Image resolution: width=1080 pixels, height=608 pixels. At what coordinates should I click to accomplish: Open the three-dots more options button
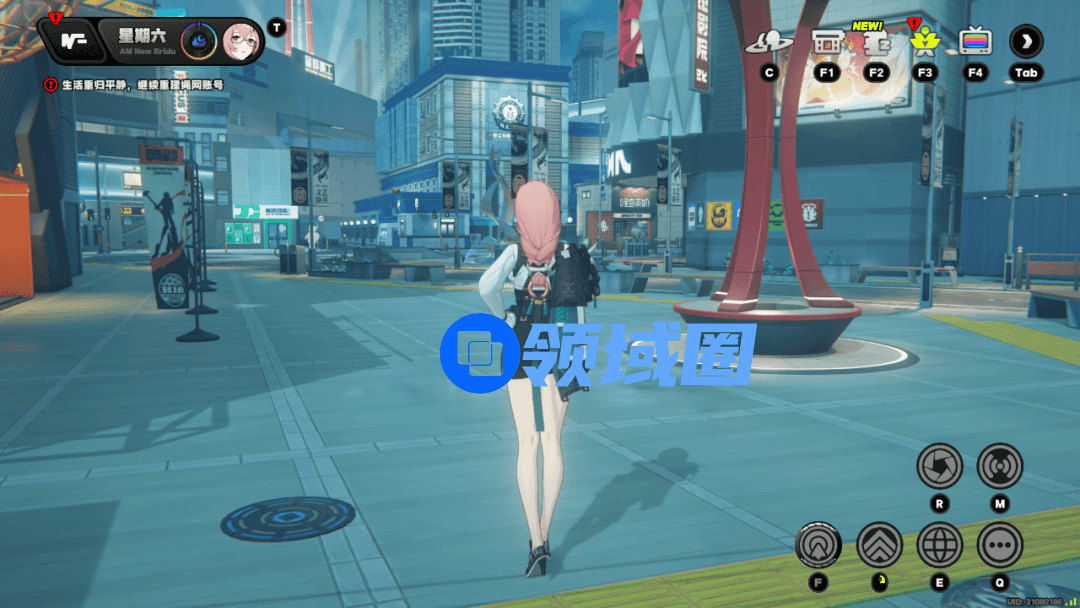[x=999, y=545]
